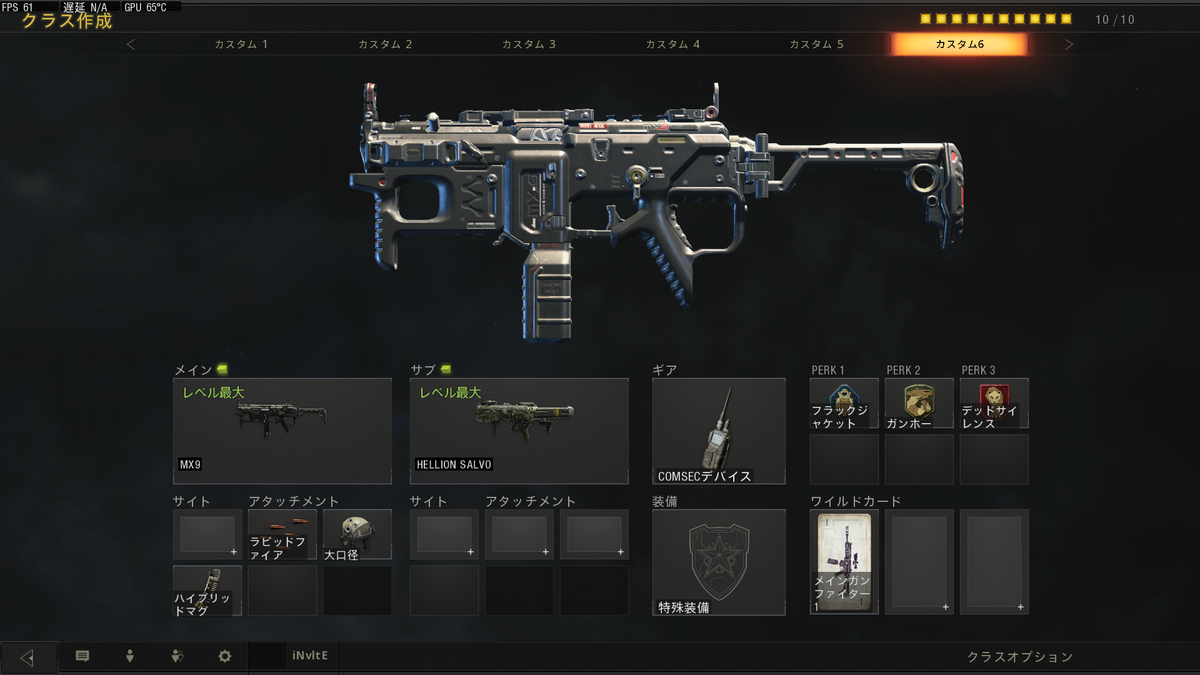
Task: Click the right arrow beside class tabs
Action: [x=1069, y=44]
